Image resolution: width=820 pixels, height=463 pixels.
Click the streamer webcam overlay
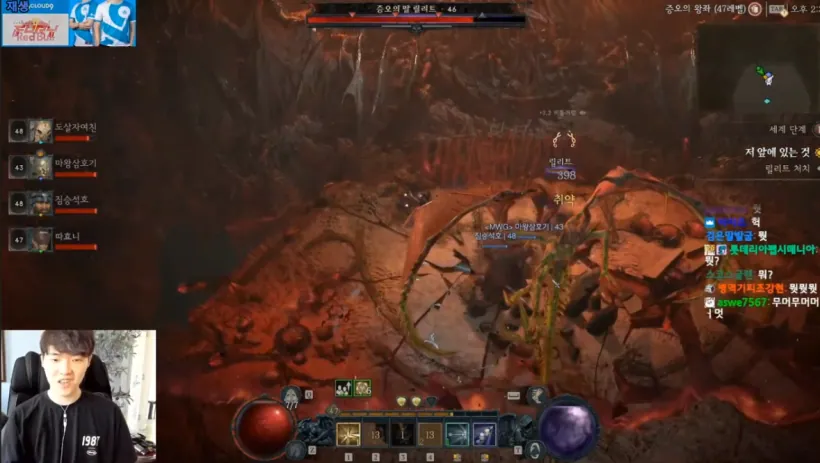pos(78,396)
